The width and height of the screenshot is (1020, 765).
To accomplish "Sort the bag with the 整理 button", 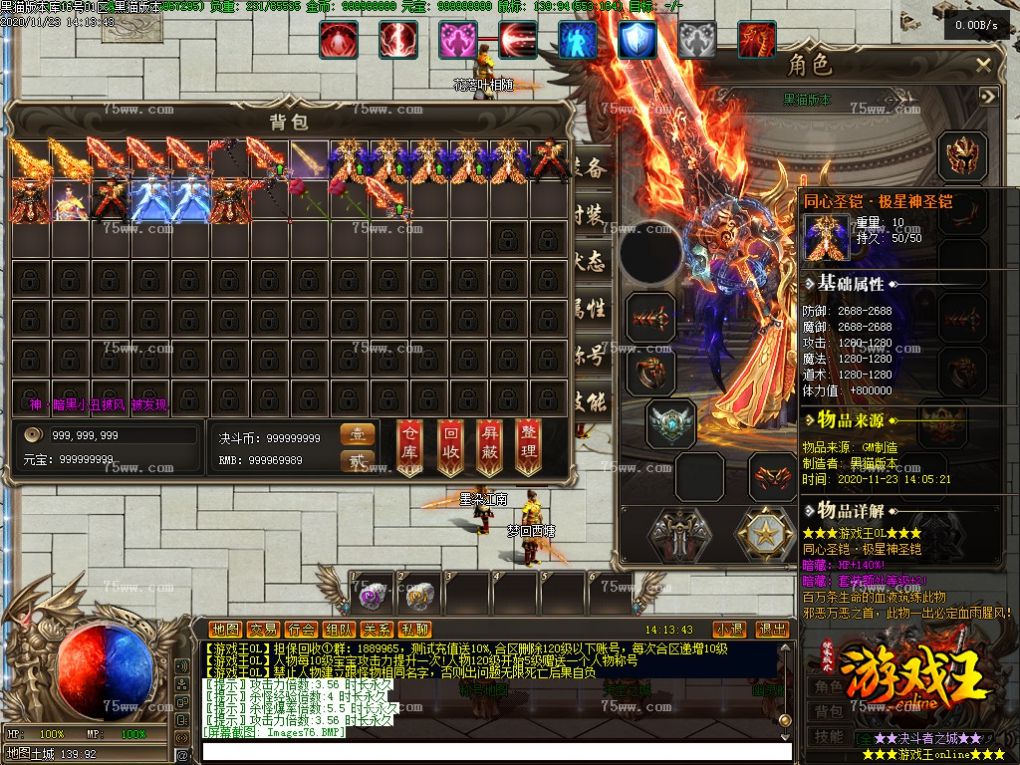I will (528, 446).
